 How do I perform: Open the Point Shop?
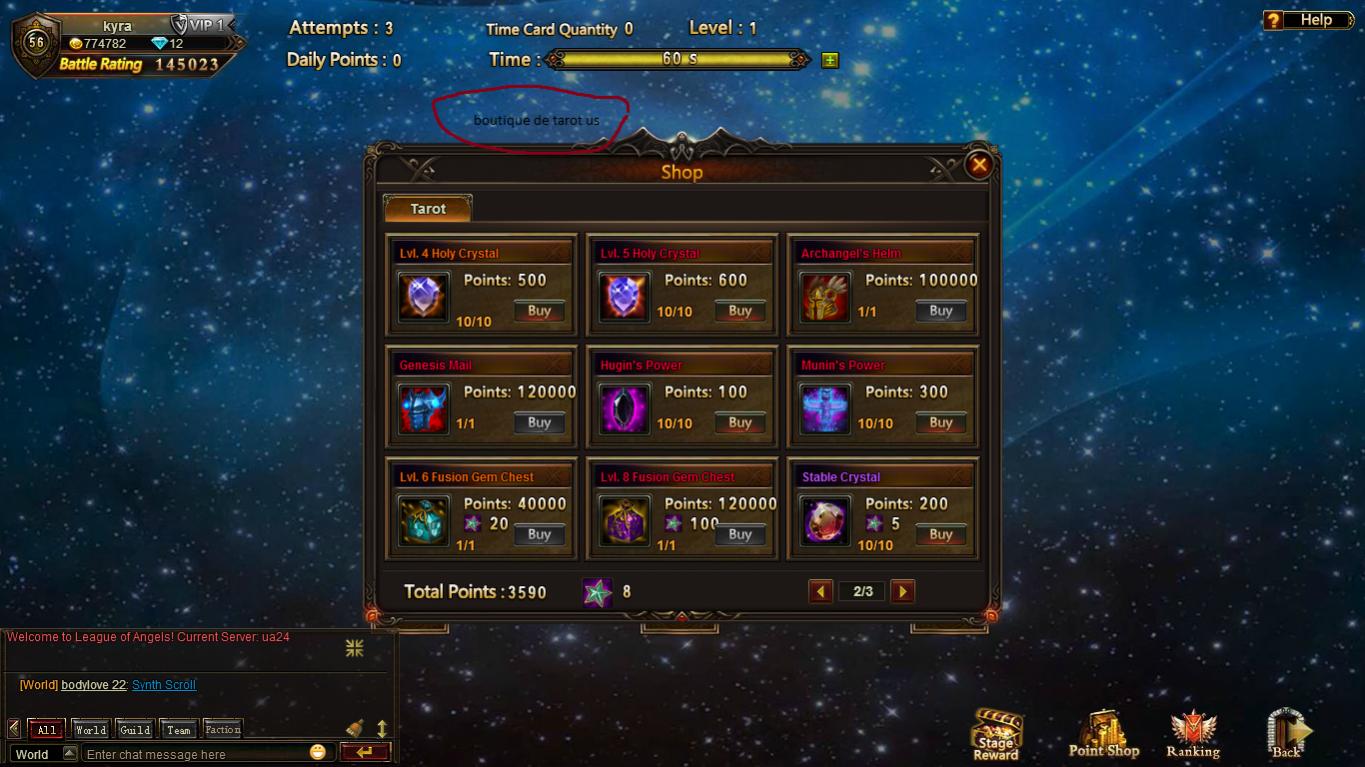[x=1103, y=736]
